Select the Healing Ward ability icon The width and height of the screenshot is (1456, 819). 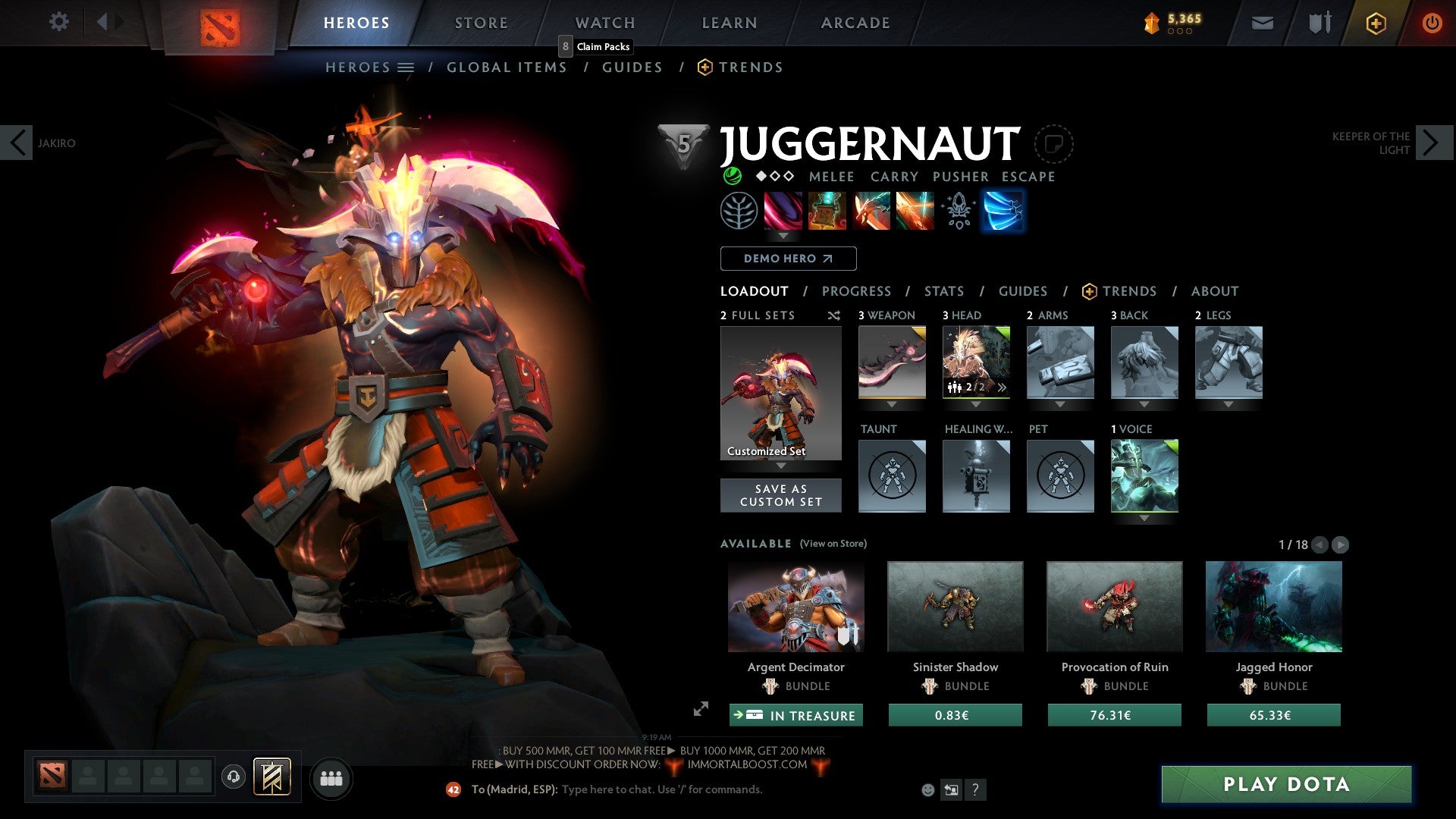[x=827, y=211]
